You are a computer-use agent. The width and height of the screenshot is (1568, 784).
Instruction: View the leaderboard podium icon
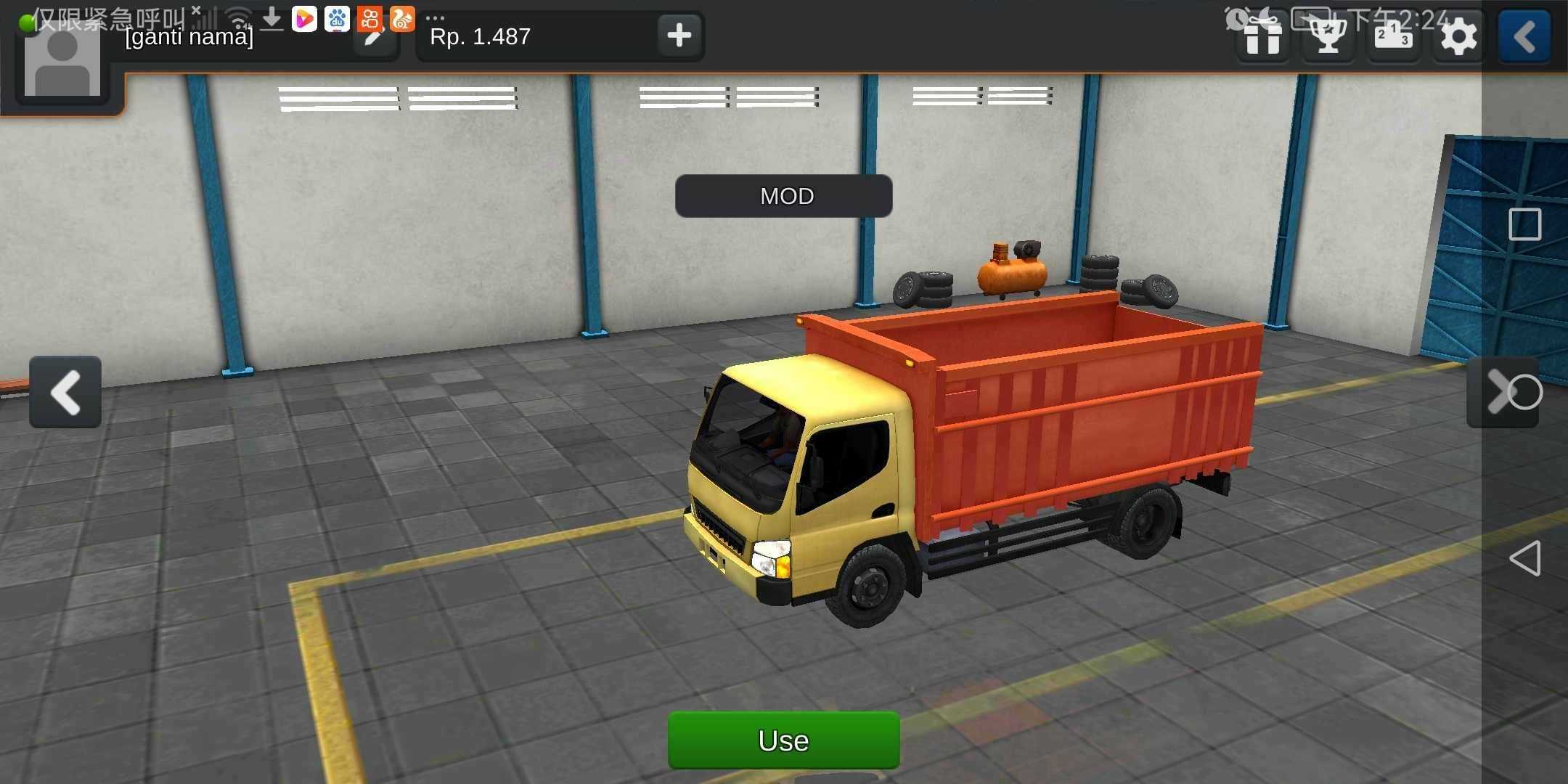pos(1393,36)
